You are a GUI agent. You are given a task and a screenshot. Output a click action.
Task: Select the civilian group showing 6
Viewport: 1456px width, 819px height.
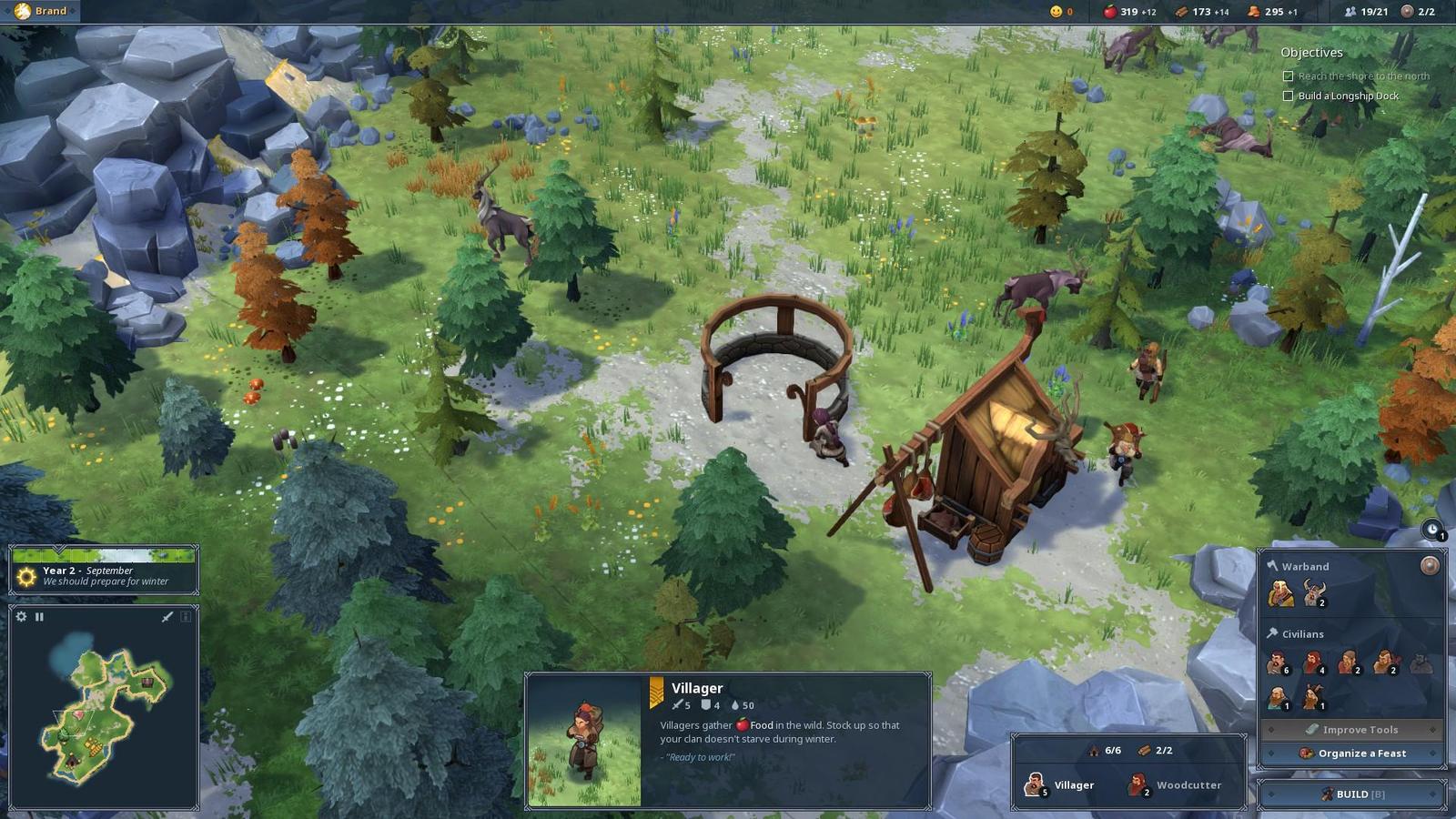click(1279, 663)
